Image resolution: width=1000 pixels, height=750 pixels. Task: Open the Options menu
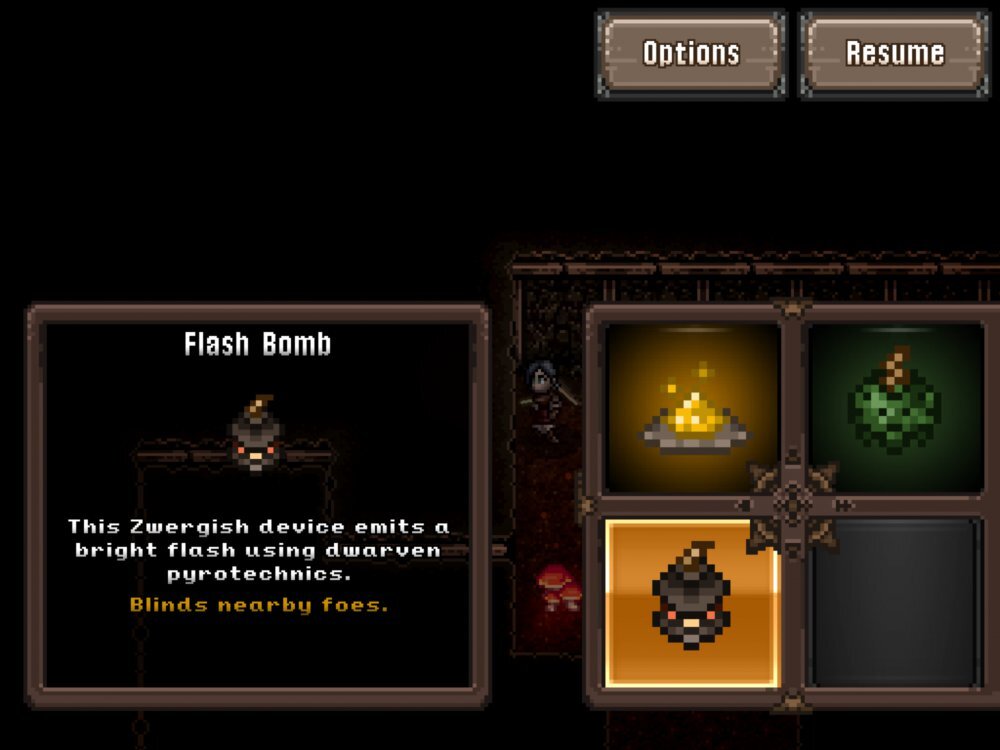click(x=691, y=54)
